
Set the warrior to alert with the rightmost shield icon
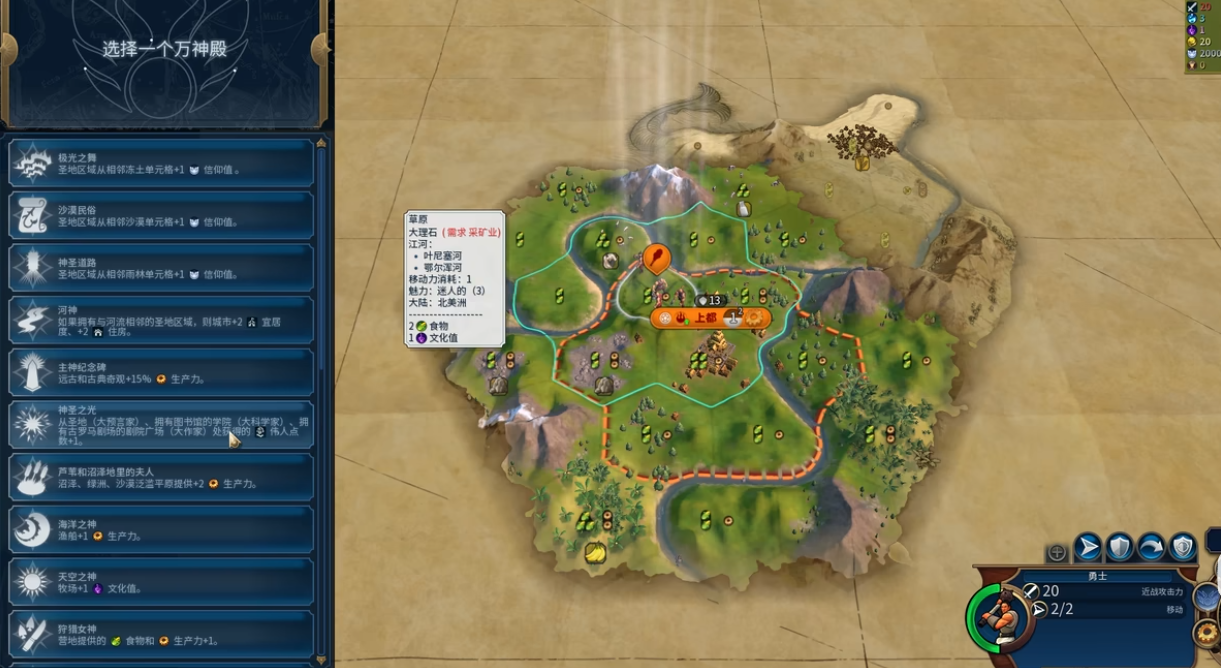point(1183,547)
